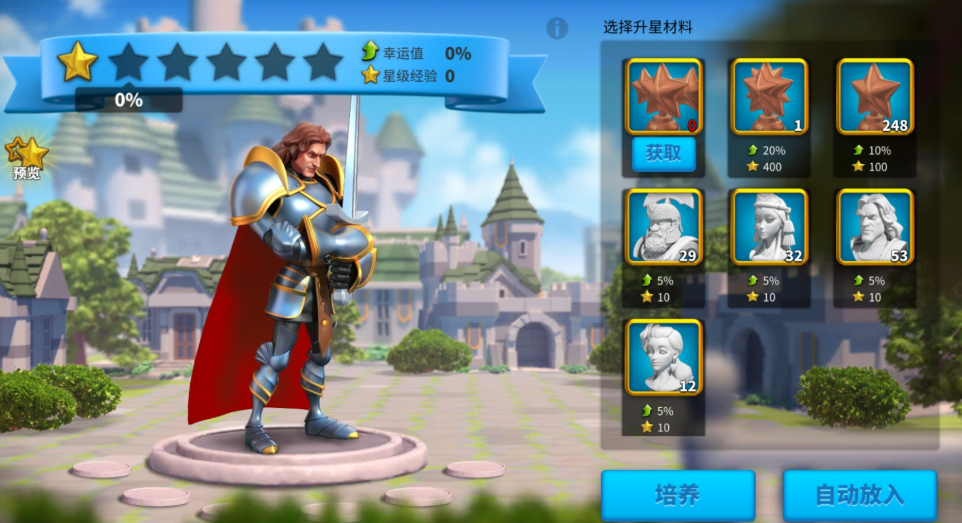962x523 pixels.
Task: Open the info icon above materials
Action: pyautogui.click(x=558, y=28)
